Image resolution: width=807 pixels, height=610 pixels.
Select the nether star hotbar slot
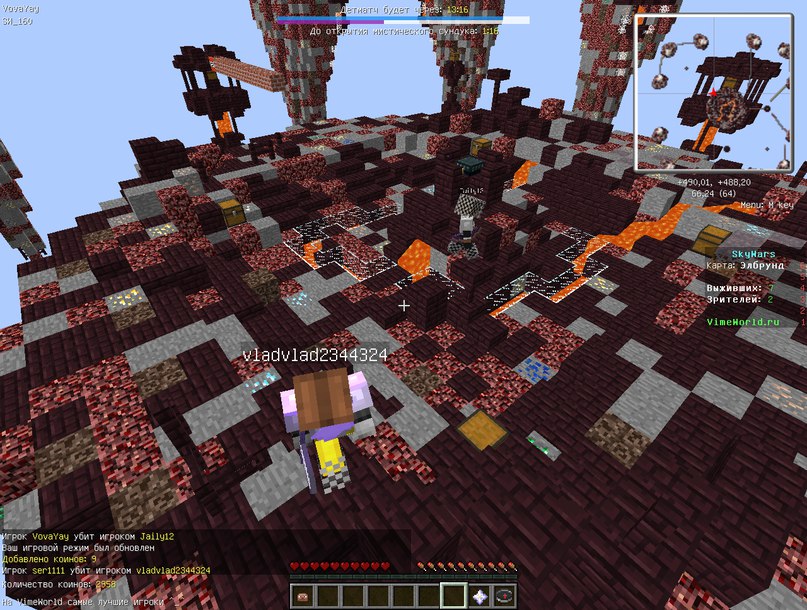[479, 597]
